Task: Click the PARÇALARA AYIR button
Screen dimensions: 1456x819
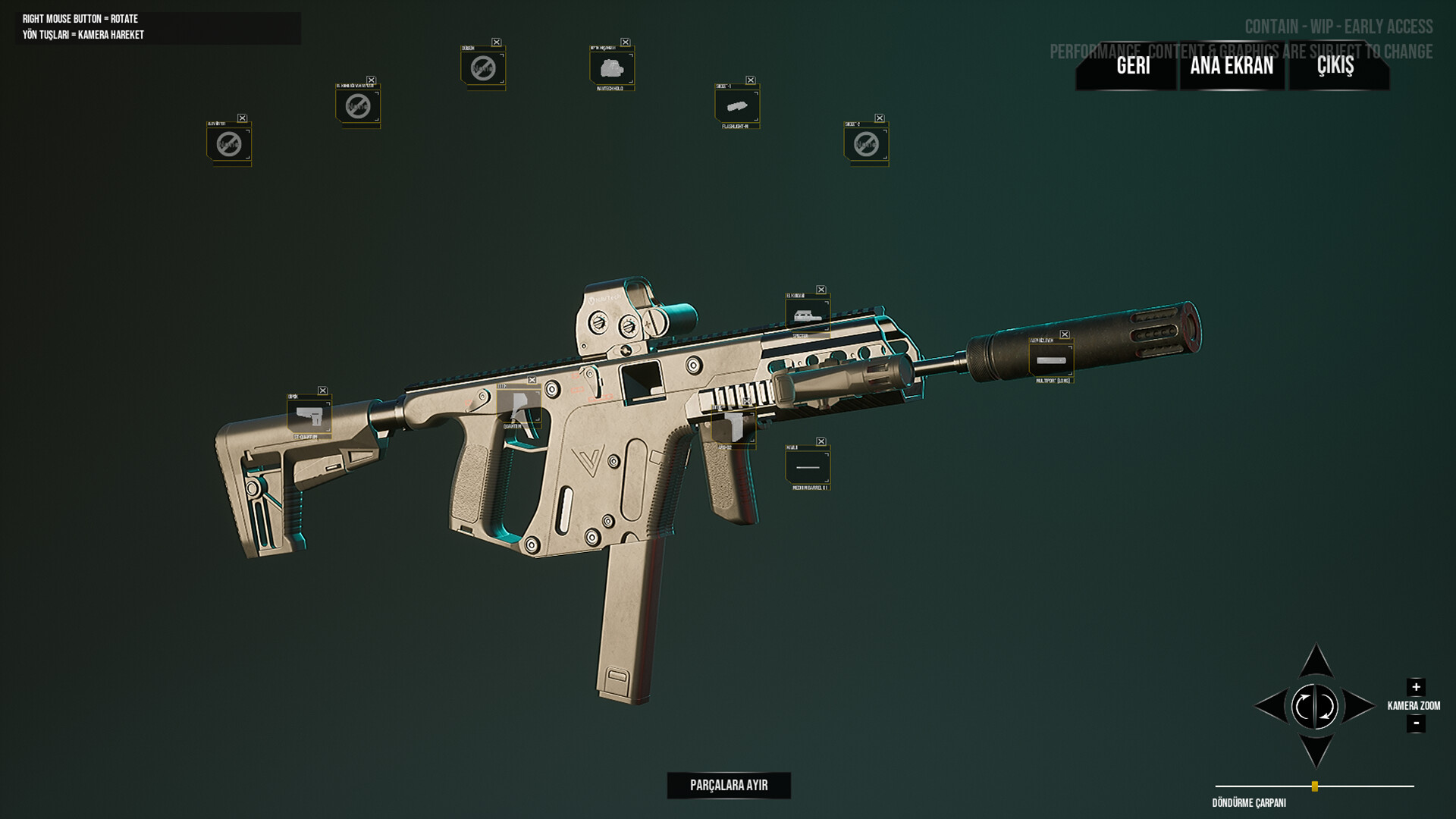Action: 729,785
